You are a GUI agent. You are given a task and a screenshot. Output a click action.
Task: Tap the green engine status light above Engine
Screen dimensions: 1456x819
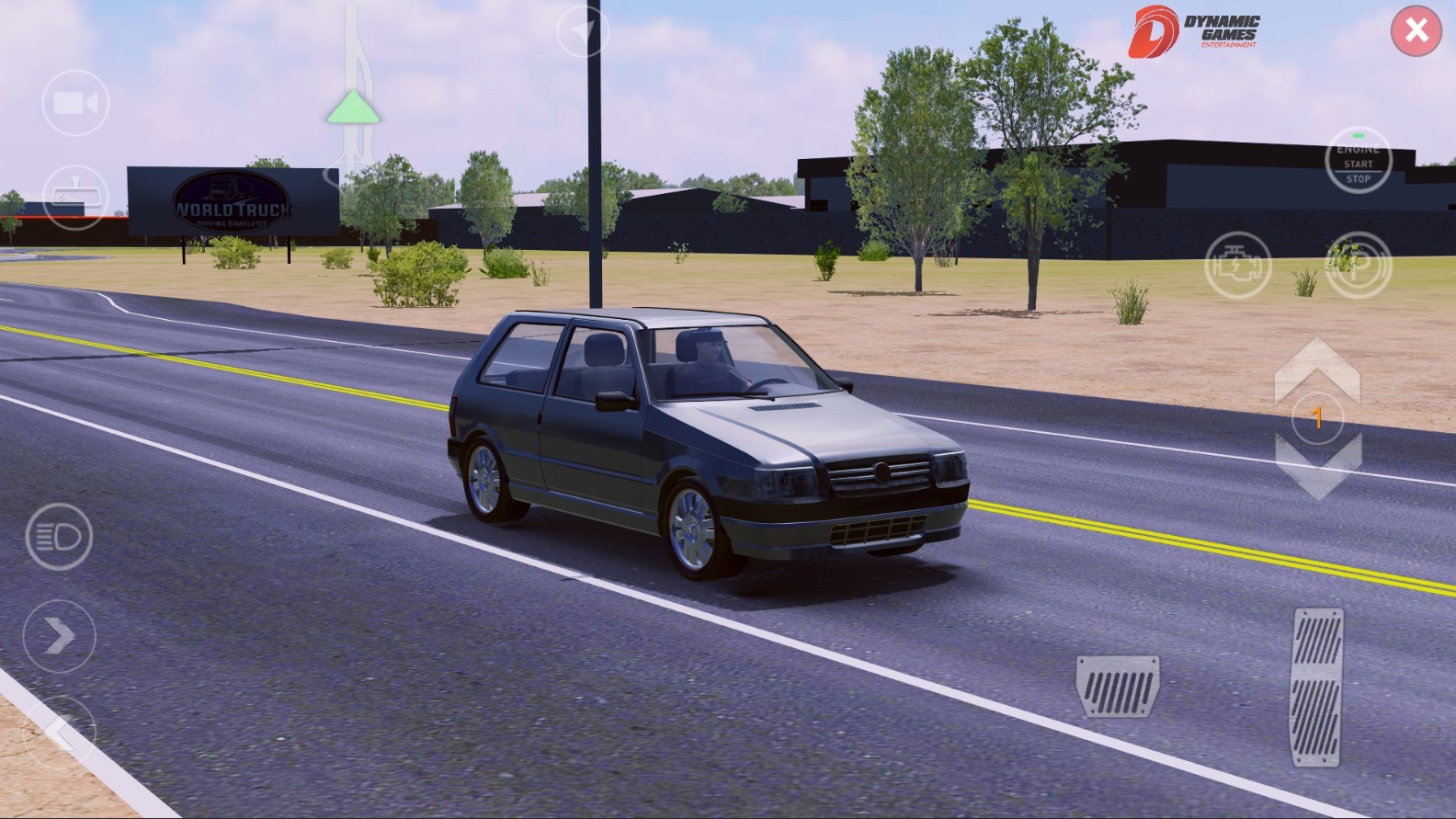[x=1358, y=133]
